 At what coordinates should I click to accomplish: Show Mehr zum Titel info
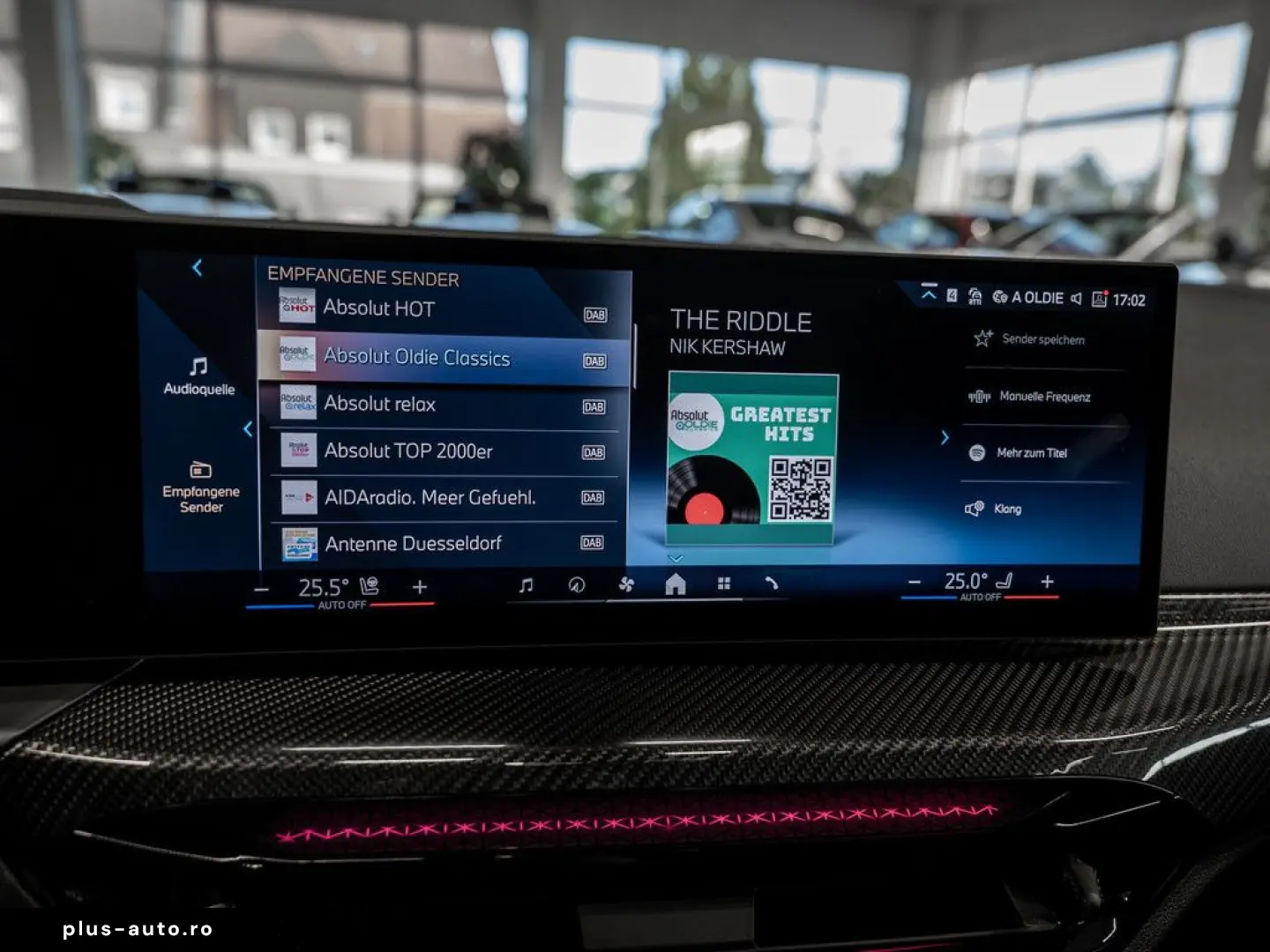click(1021, 453)
